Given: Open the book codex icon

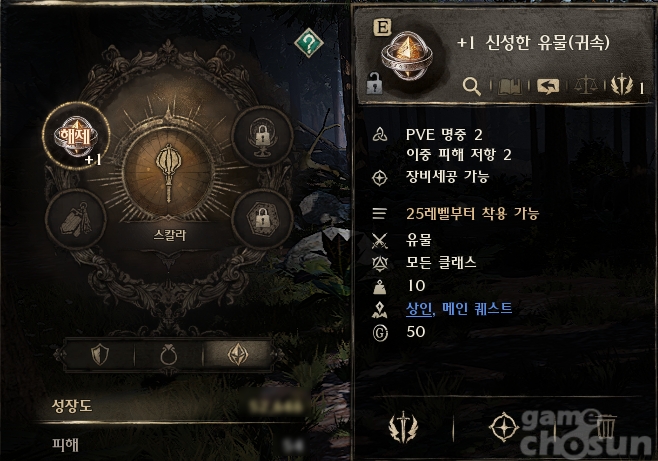Looking at the screenshot, I should (509, 86).
